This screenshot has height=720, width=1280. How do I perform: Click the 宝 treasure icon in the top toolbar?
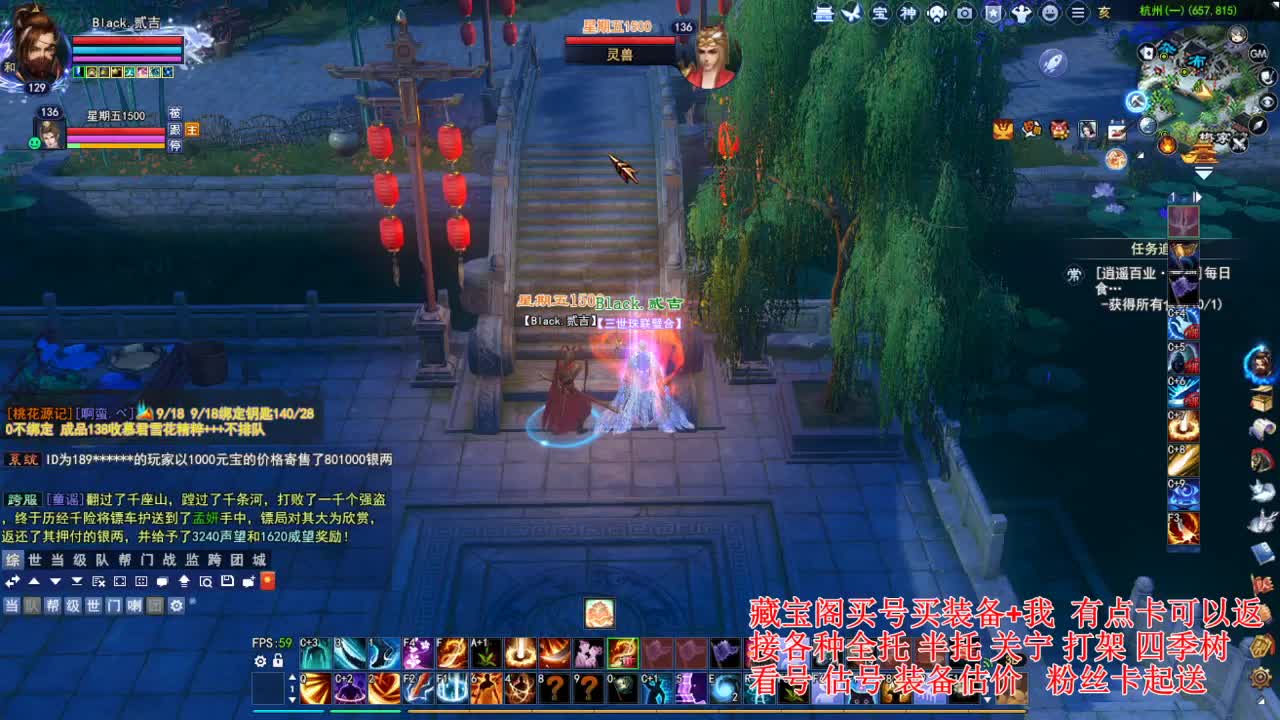click(x=880, y=14)
